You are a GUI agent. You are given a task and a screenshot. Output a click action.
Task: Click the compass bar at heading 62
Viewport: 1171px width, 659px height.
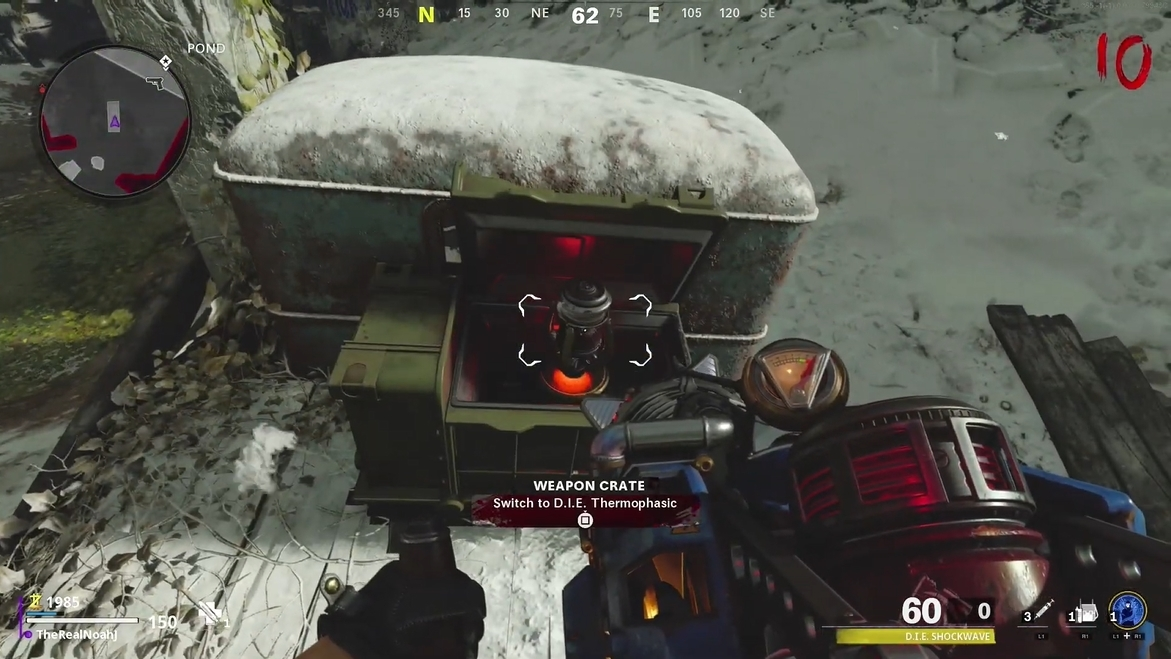point(585,15)
